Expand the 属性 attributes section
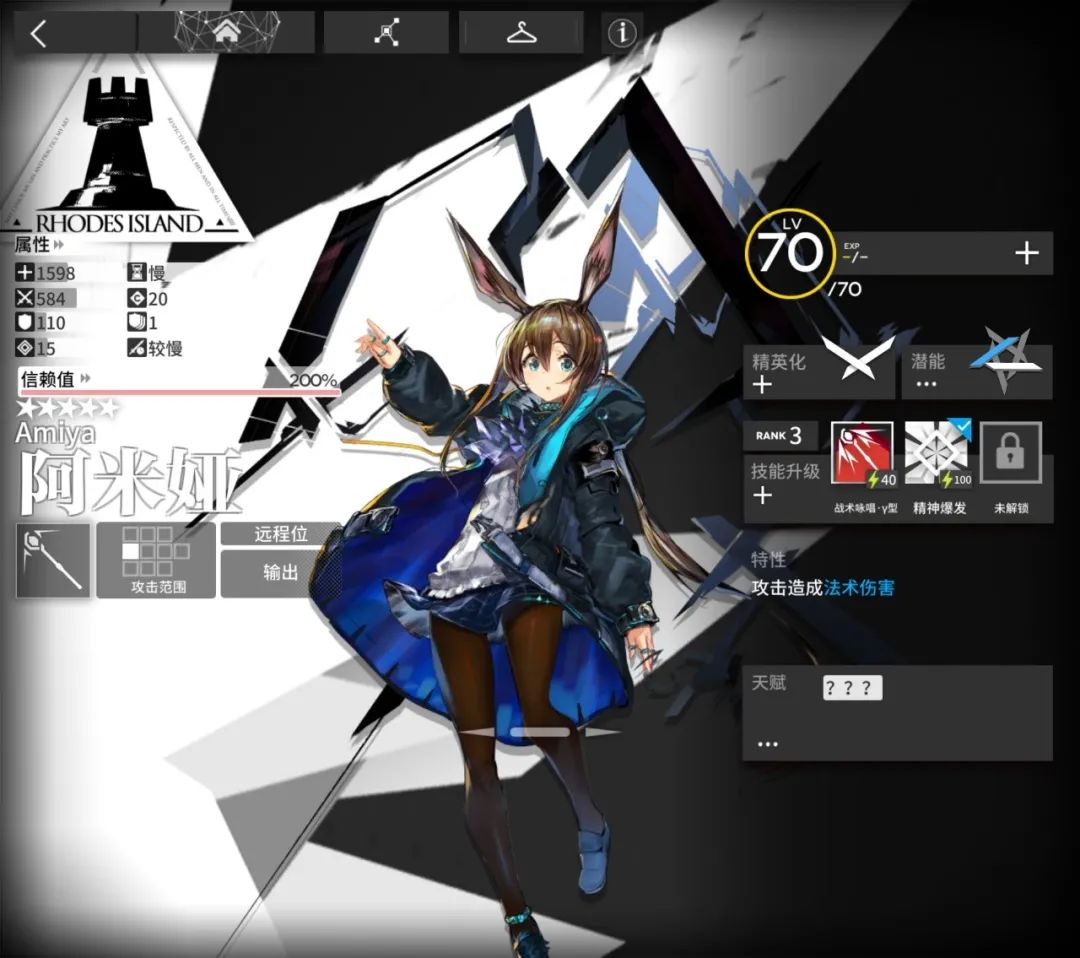Screen dimensions: 1080x958 pos(39,244)
